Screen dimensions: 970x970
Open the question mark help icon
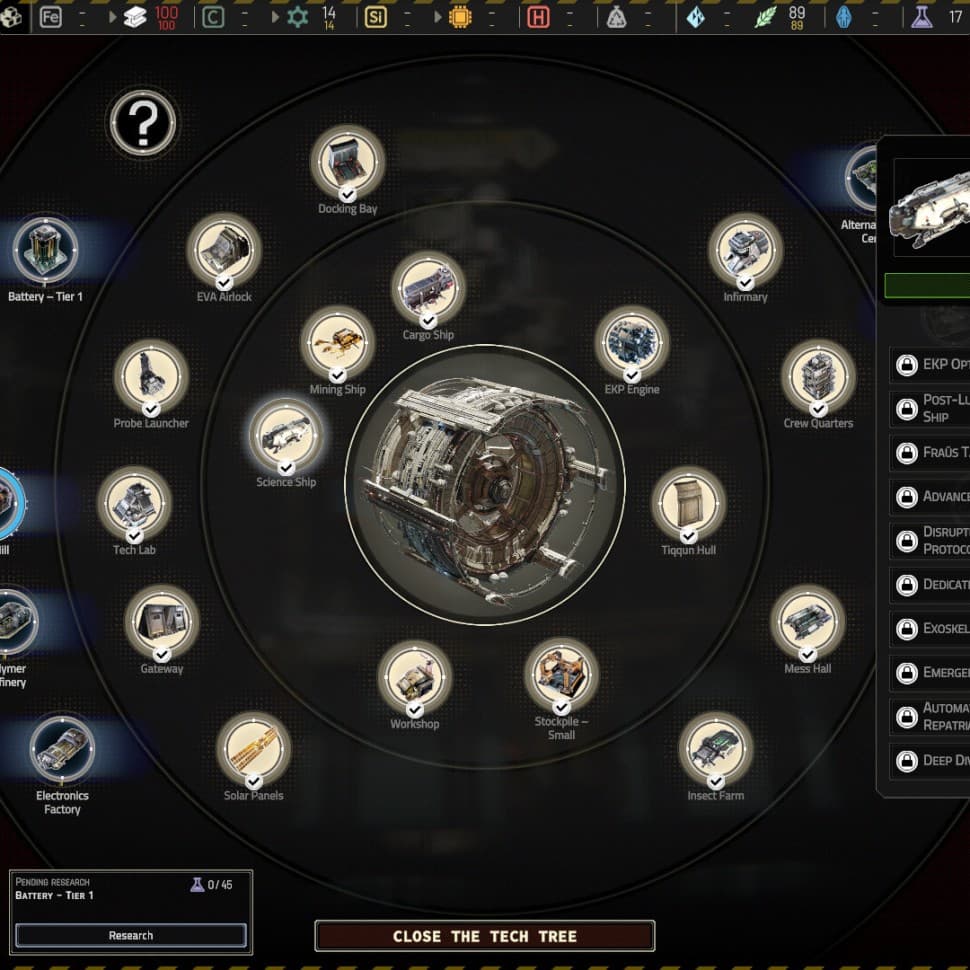143,124
